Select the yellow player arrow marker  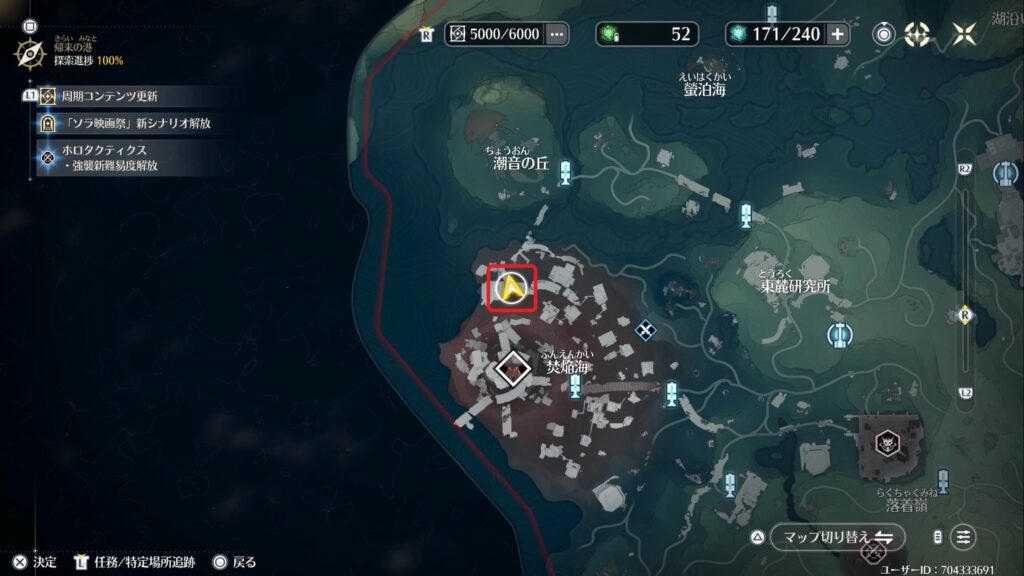(x=513, y=289)
